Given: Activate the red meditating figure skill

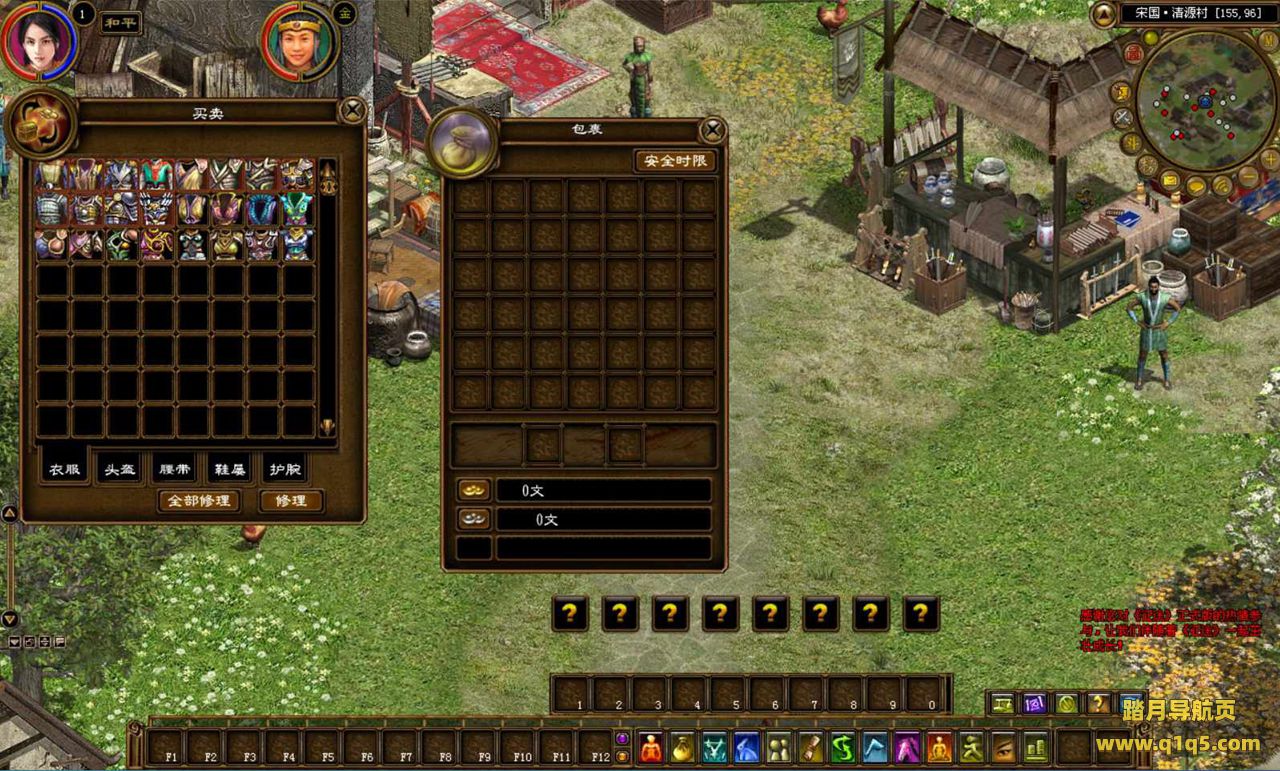Looking at the screenshot, I should point(651,747).
